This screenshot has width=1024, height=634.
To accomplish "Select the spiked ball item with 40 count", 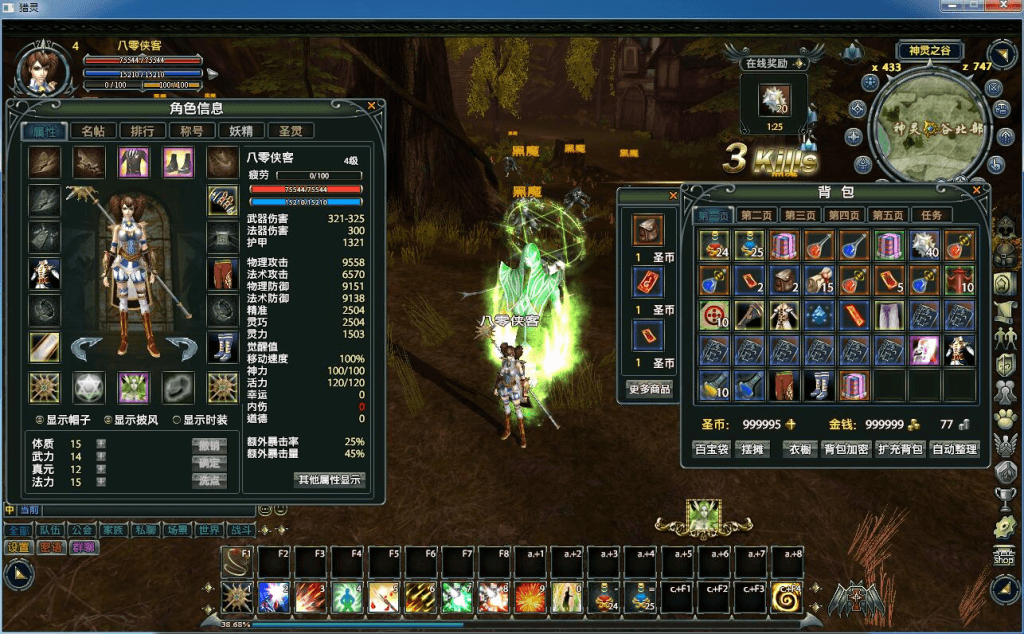I will click(924, 244).
